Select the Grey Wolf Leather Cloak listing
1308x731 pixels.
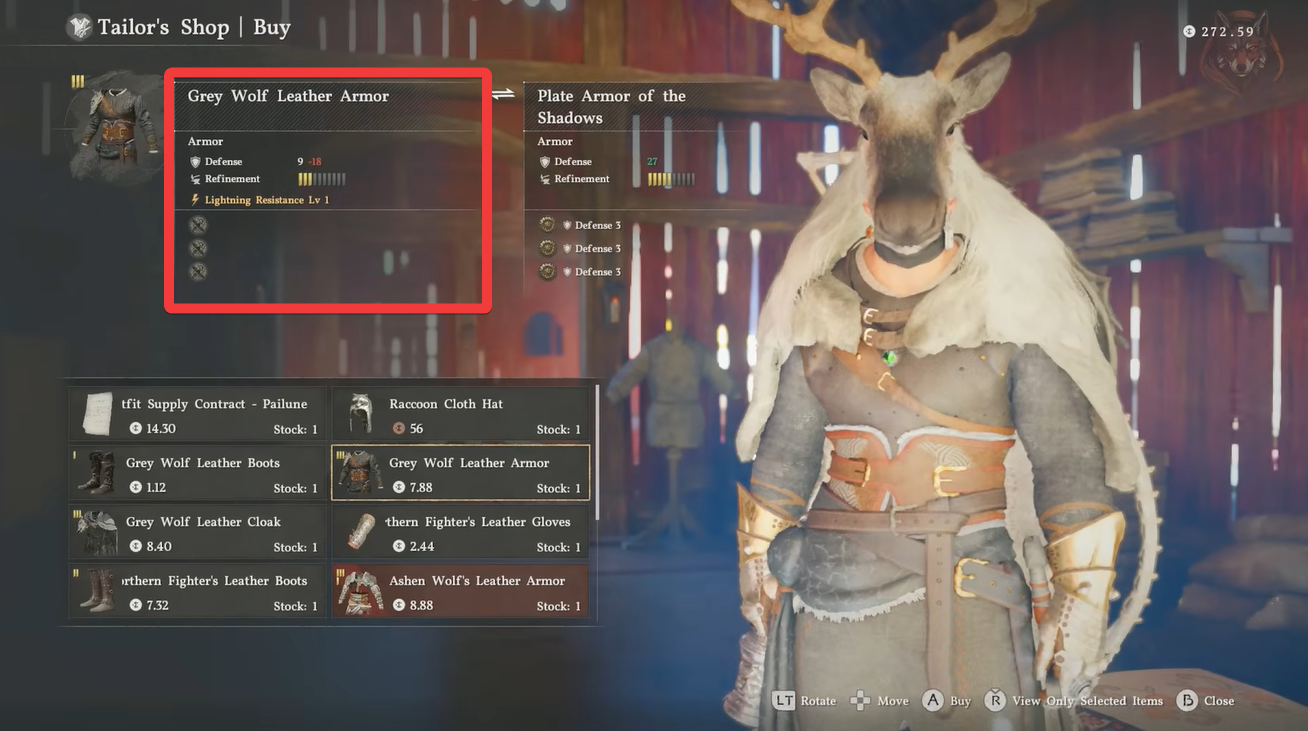click(x=197, y=533)
